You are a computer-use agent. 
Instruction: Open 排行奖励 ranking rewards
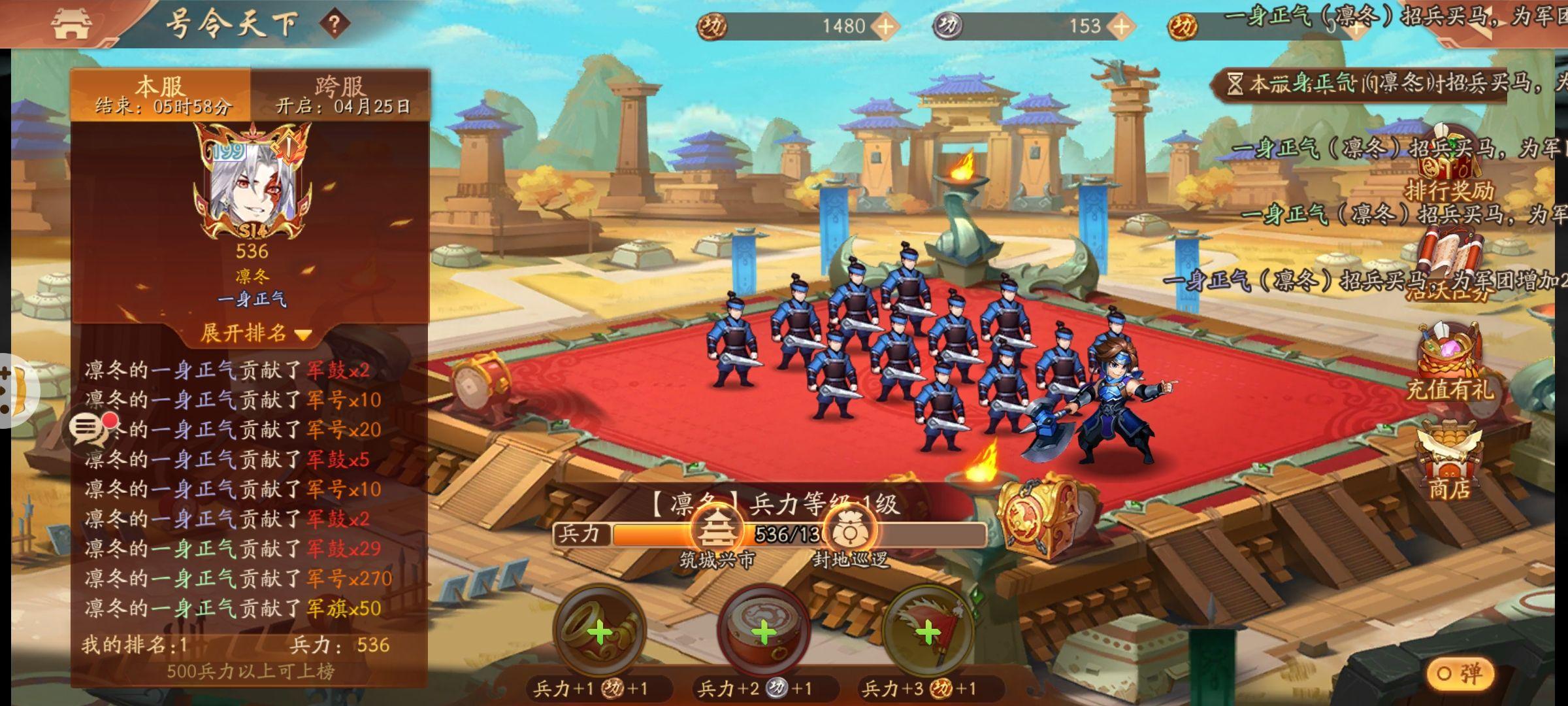1449,170
